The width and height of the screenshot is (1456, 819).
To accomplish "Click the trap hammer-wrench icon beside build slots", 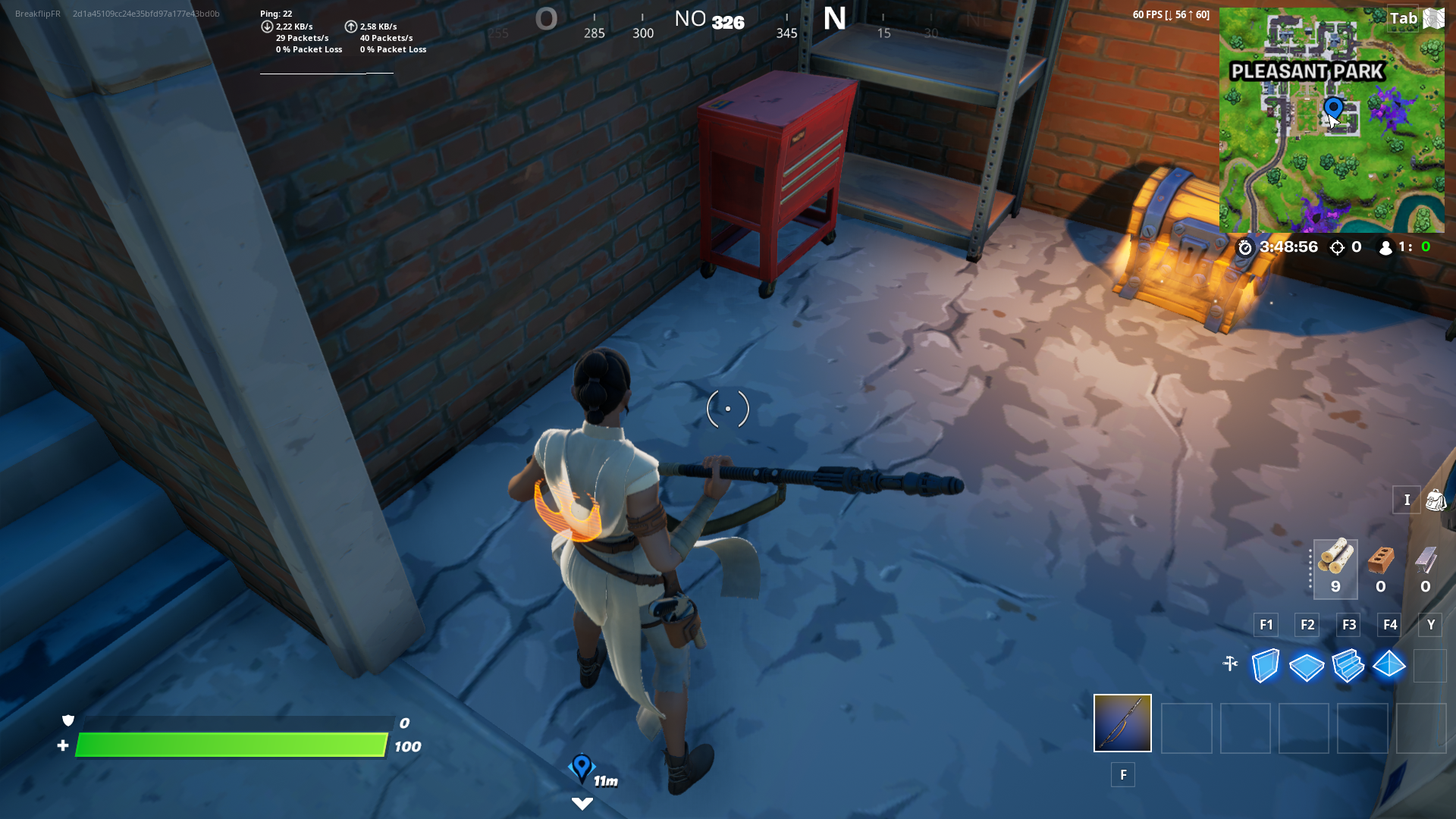I will coord(1230,662).
